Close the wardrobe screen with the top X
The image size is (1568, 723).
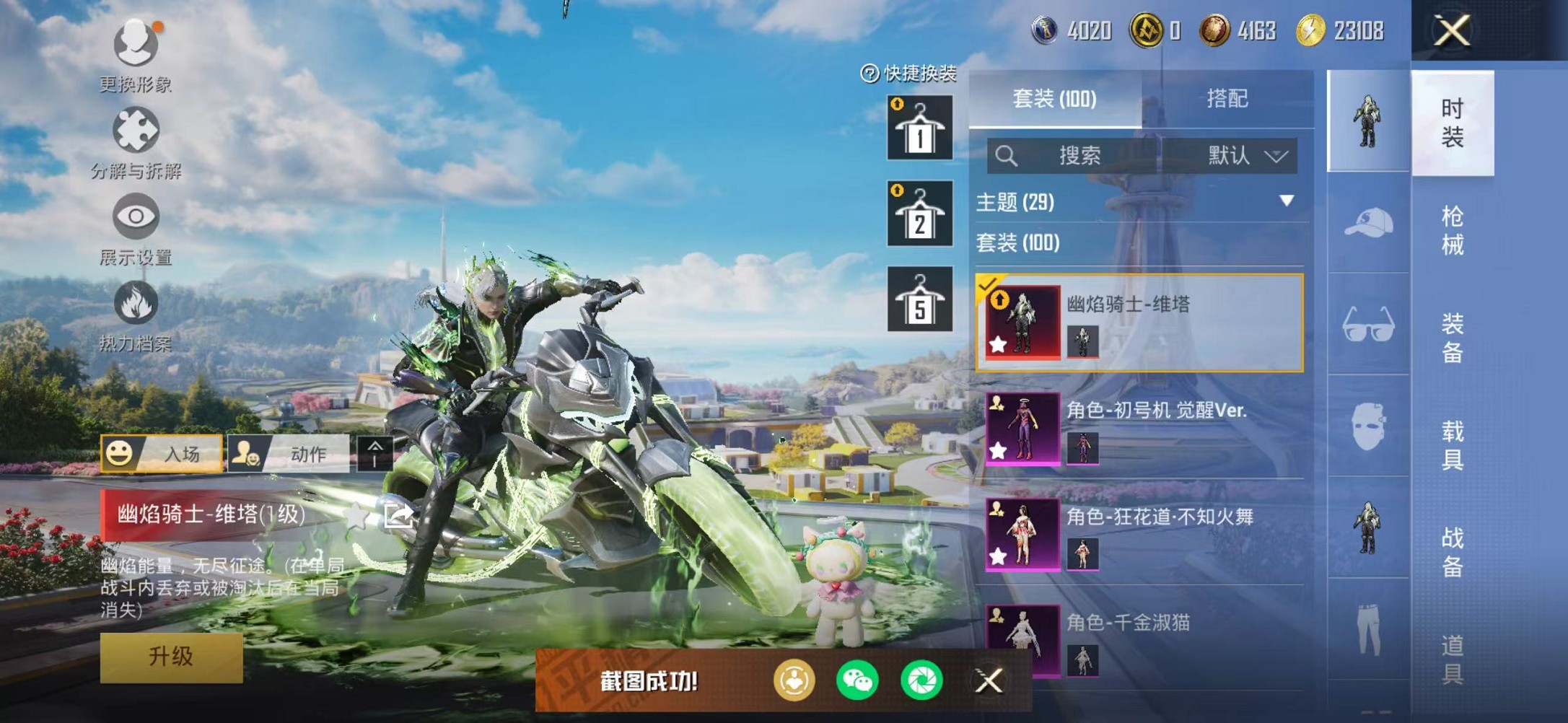pyautogui.click(x=1452, y=31)
